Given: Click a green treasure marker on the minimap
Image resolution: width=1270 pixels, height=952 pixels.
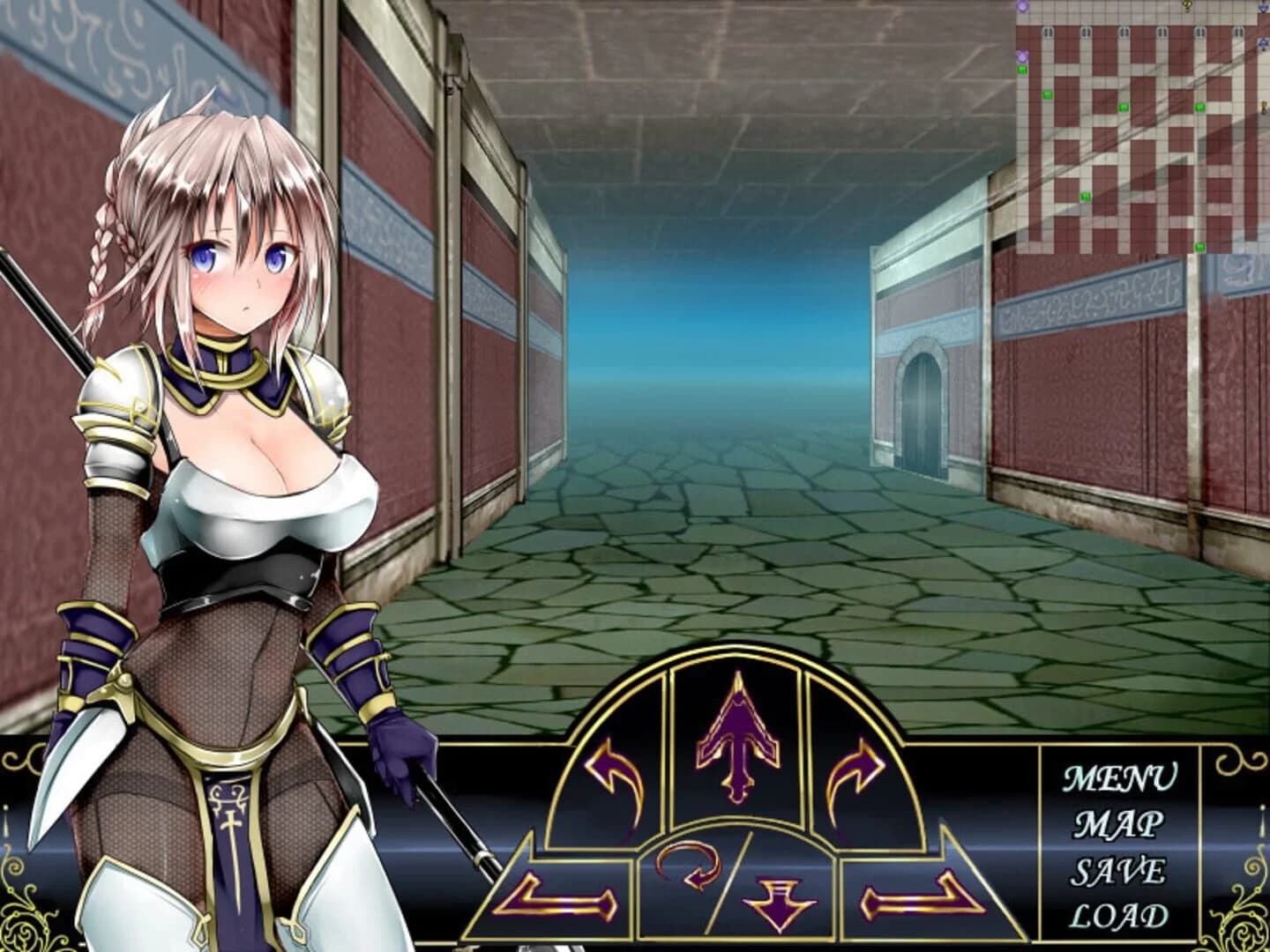Looking at the screenshot, I should pyautogui.click(x=1124, y=107).
